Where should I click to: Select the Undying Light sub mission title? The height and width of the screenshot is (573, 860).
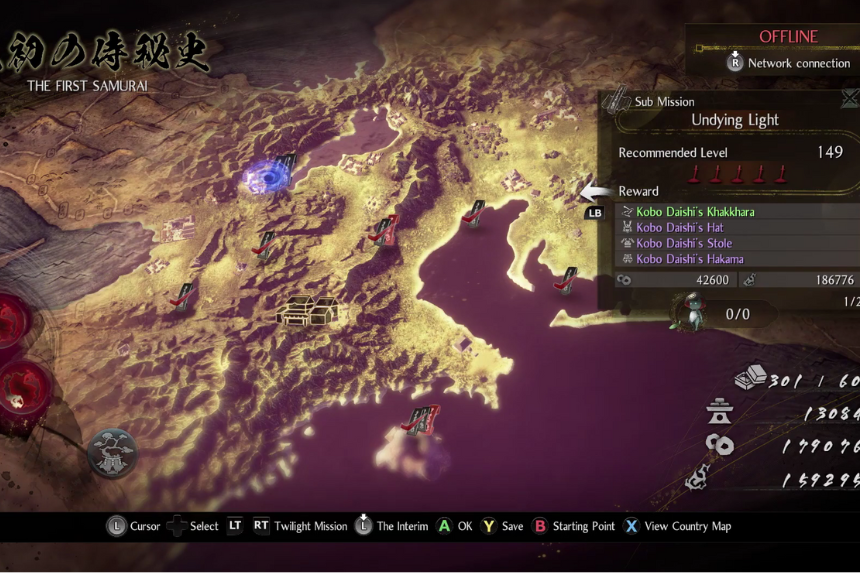[x=735, y=120]
